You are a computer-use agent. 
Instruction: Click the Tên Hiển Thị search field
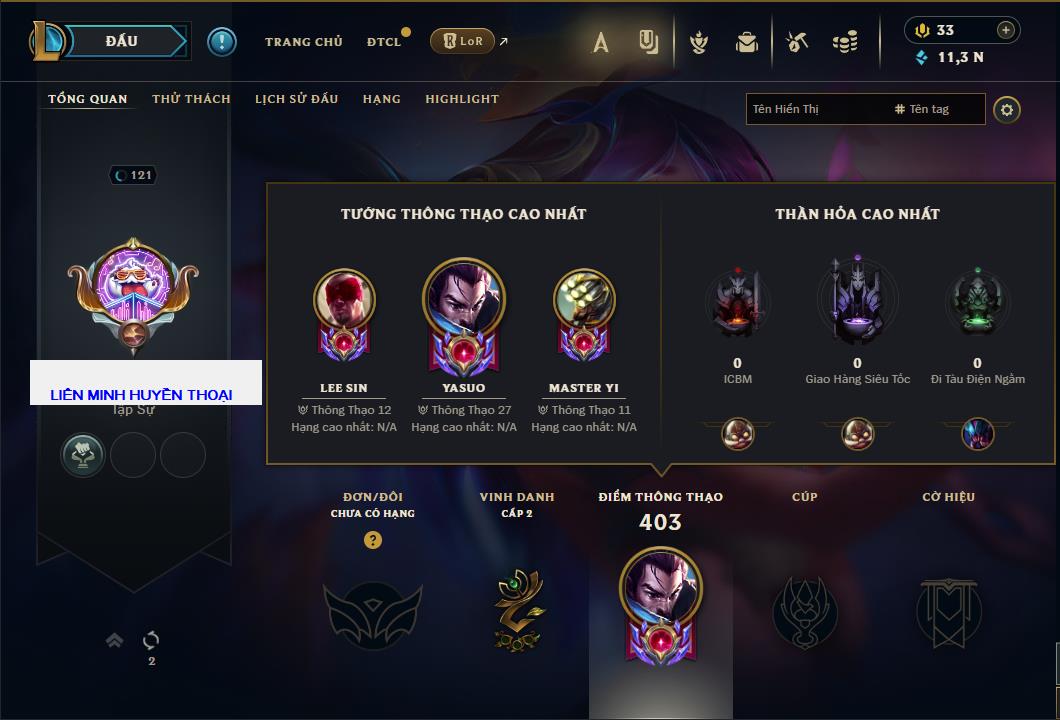coord(816,109)
